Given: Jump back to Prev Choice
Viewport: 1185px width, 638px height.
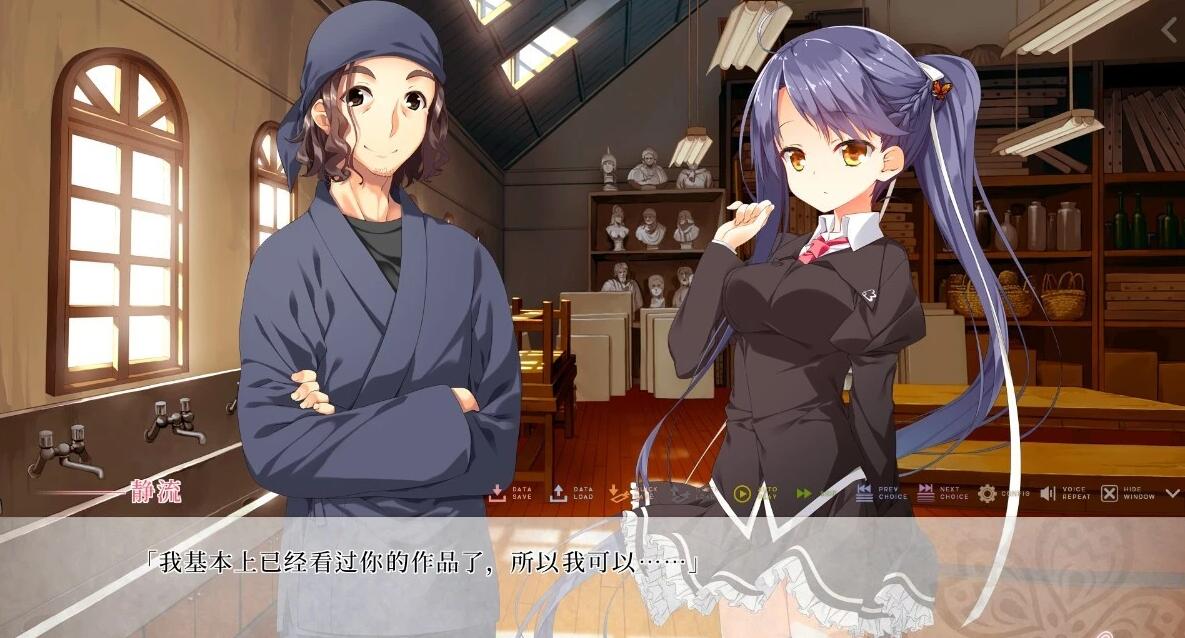Looking at the screenshot, I should tap(880, 493).
